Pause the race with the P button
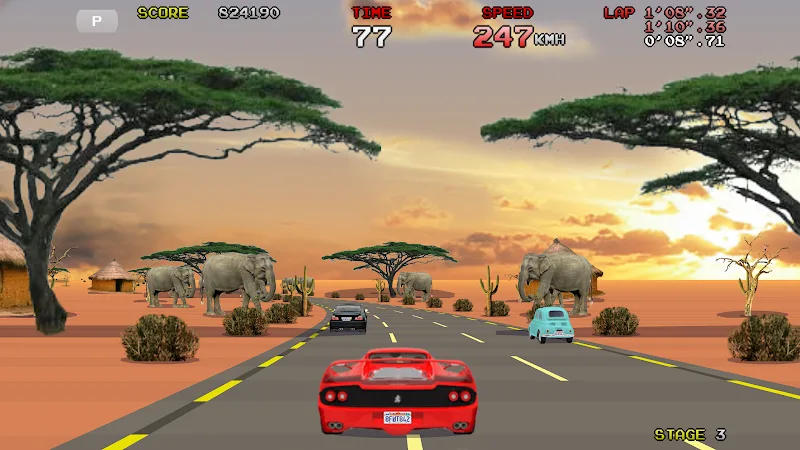Screen dimensions: 800x450 97,20
